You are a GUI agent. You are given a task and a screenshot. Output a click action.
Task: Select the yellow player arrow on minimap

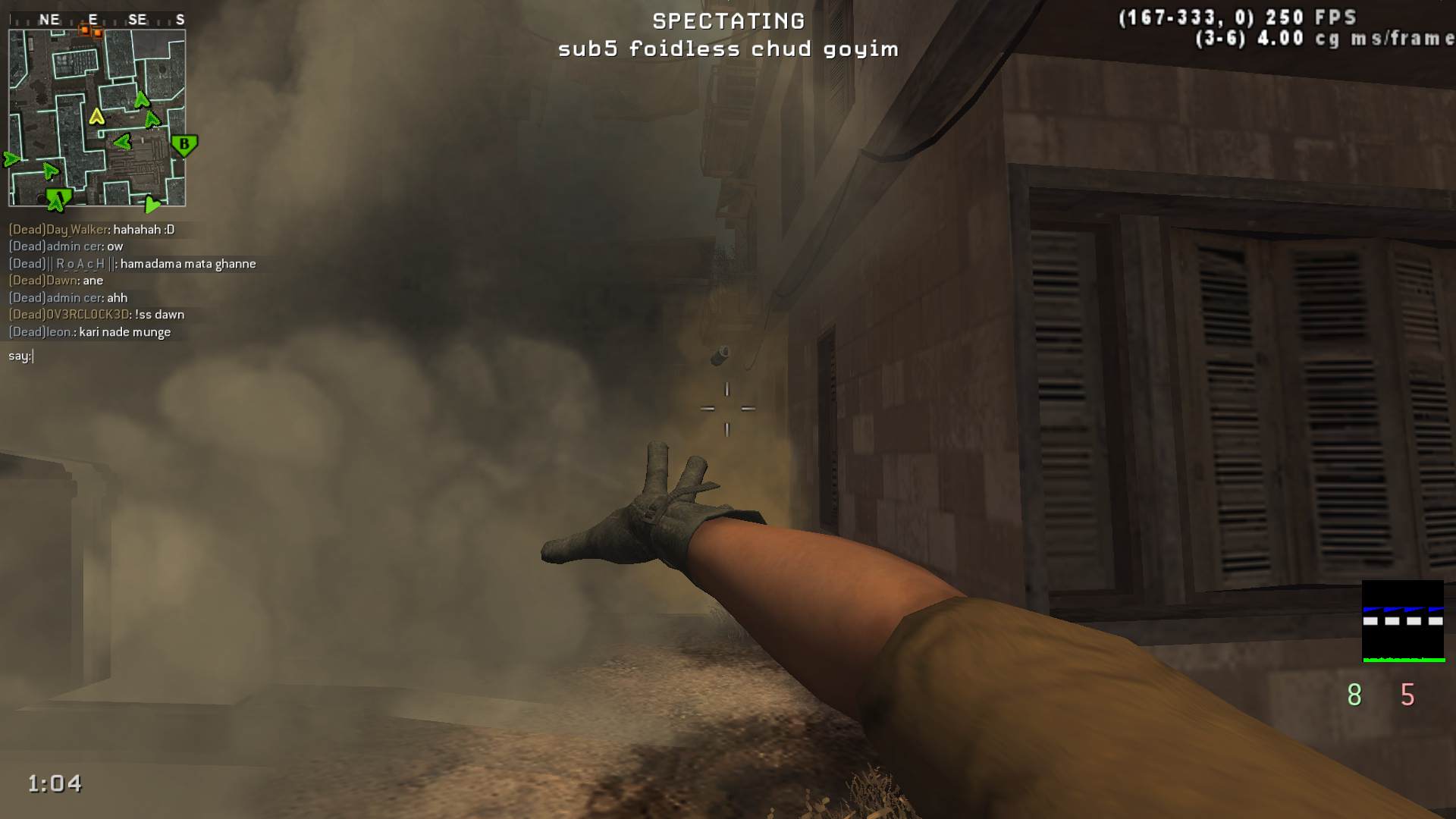click(96, 117)
